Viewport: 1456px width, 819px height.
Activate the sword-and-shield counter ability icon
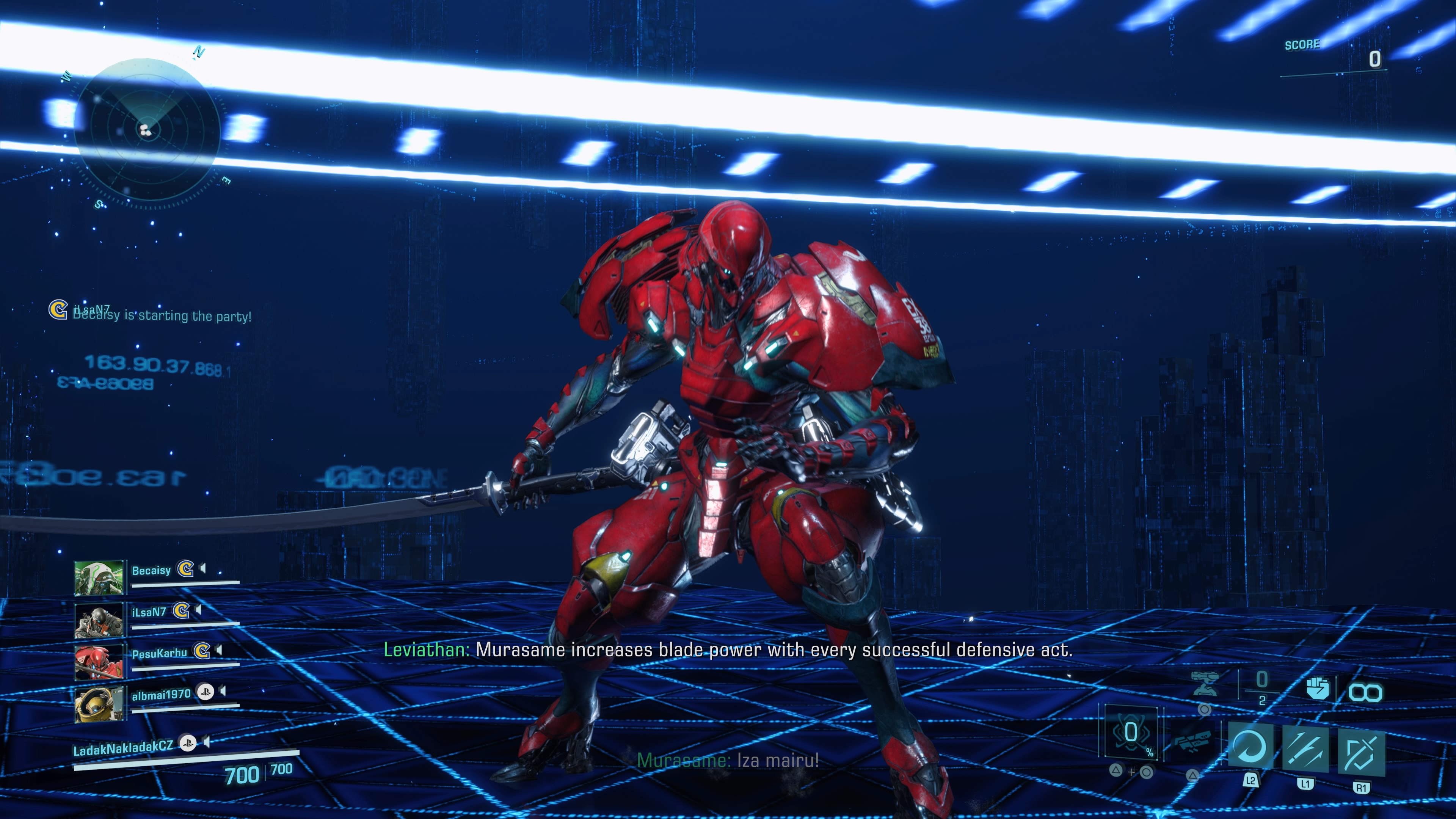1360,752
